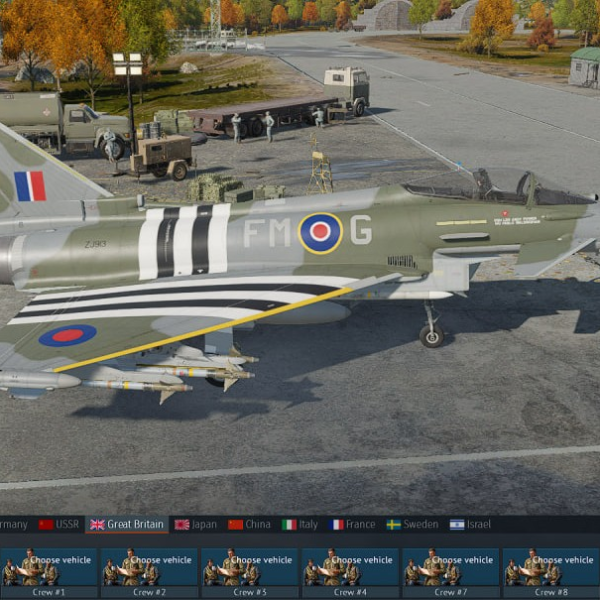
Task: Switch to the Israel nation tab
Action: 471,524
